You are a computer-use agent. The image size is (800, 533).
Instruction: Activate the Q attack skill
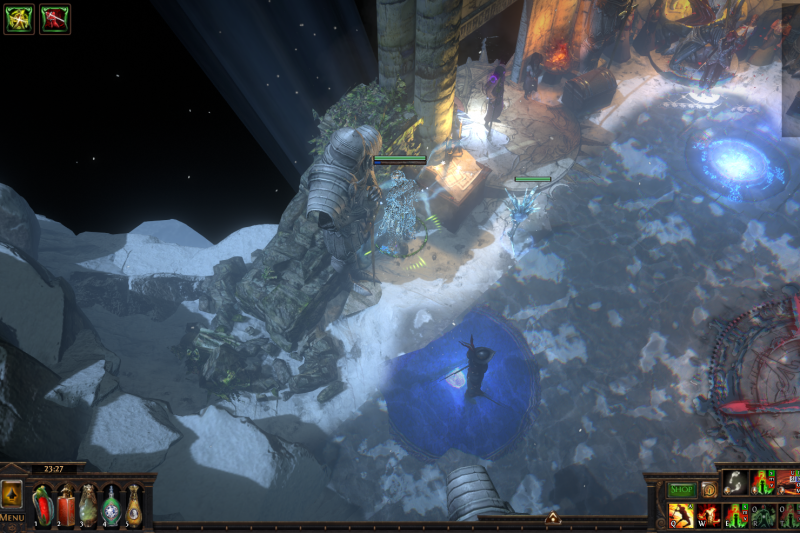(681, 516)
